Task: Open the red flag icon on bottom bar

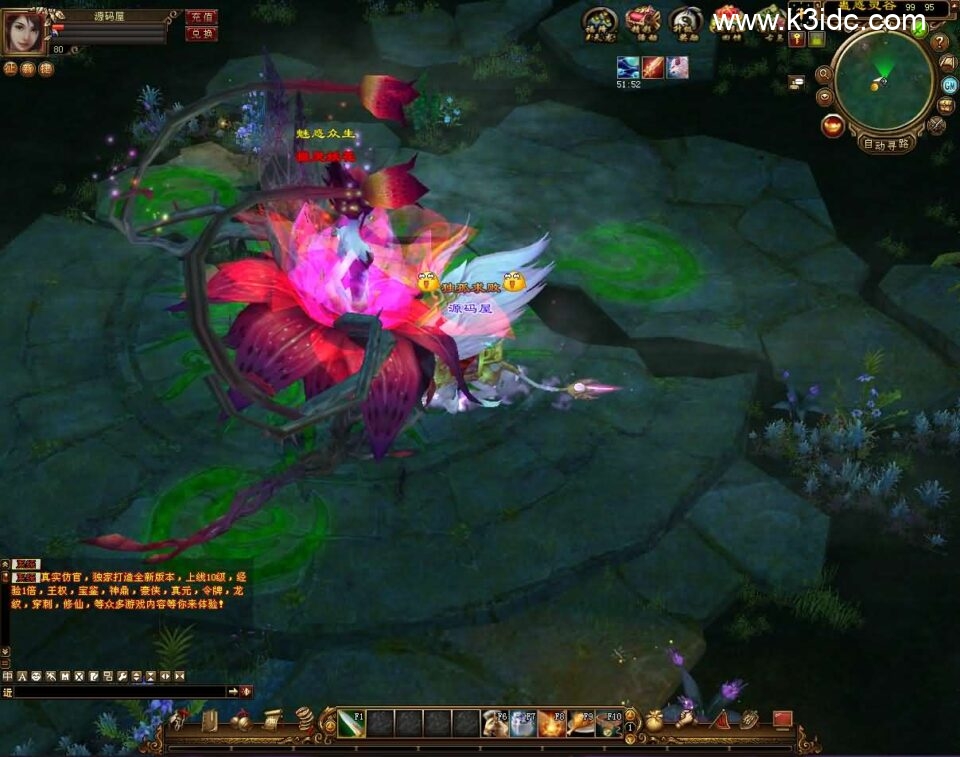Action: click(x=782, y=720)
